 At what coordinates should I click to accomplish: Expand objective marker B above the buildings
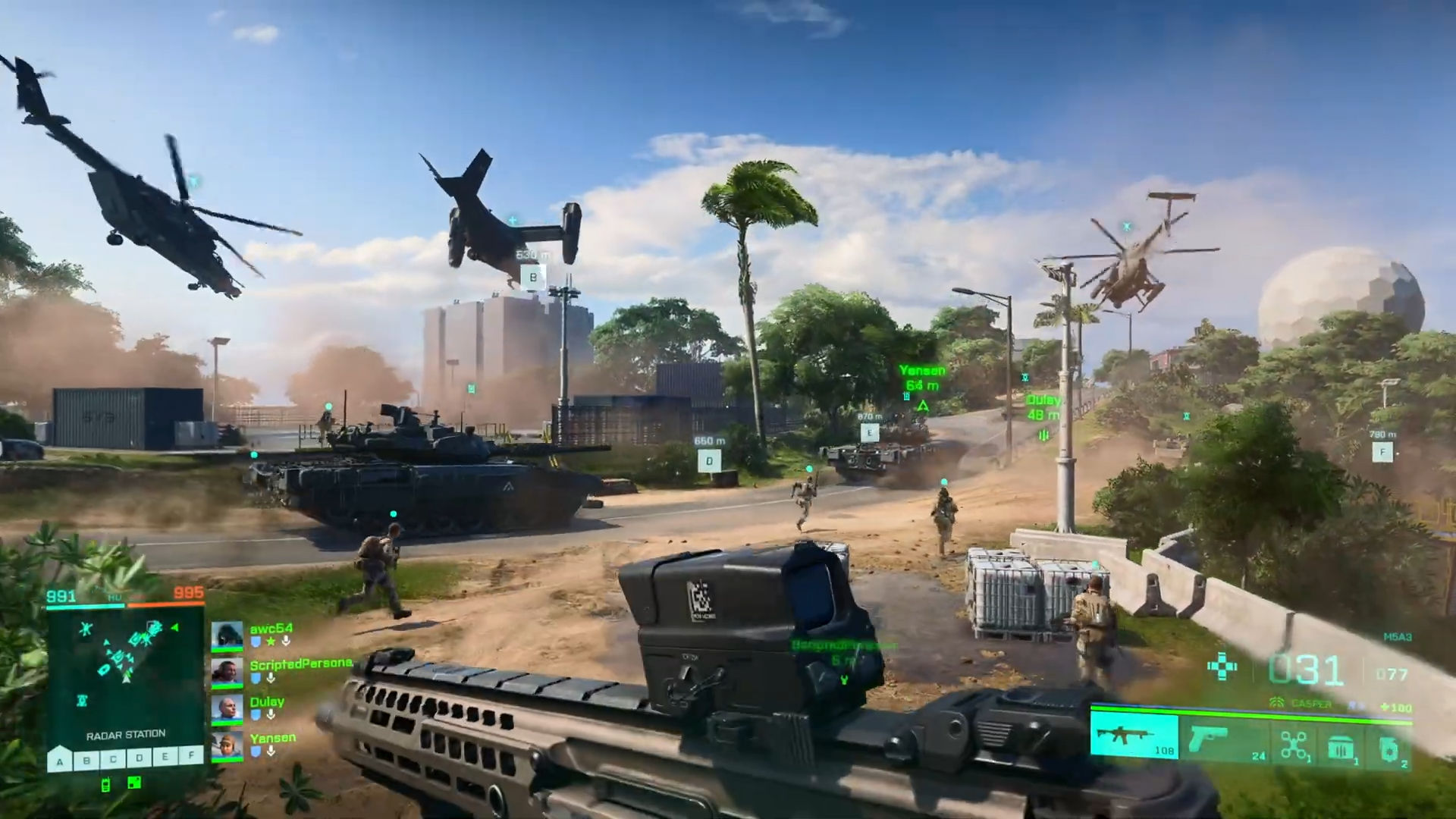(x=533, y=278)
